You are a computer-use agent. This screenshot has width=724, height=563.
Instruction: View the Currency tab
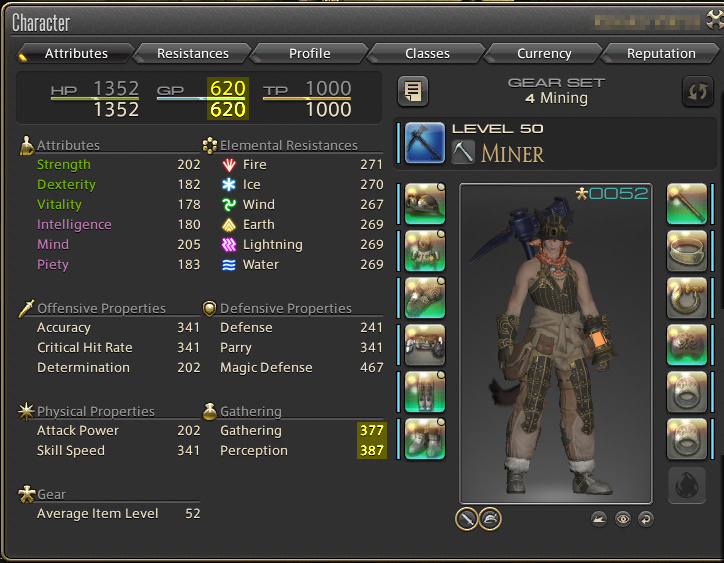(544, 53)
